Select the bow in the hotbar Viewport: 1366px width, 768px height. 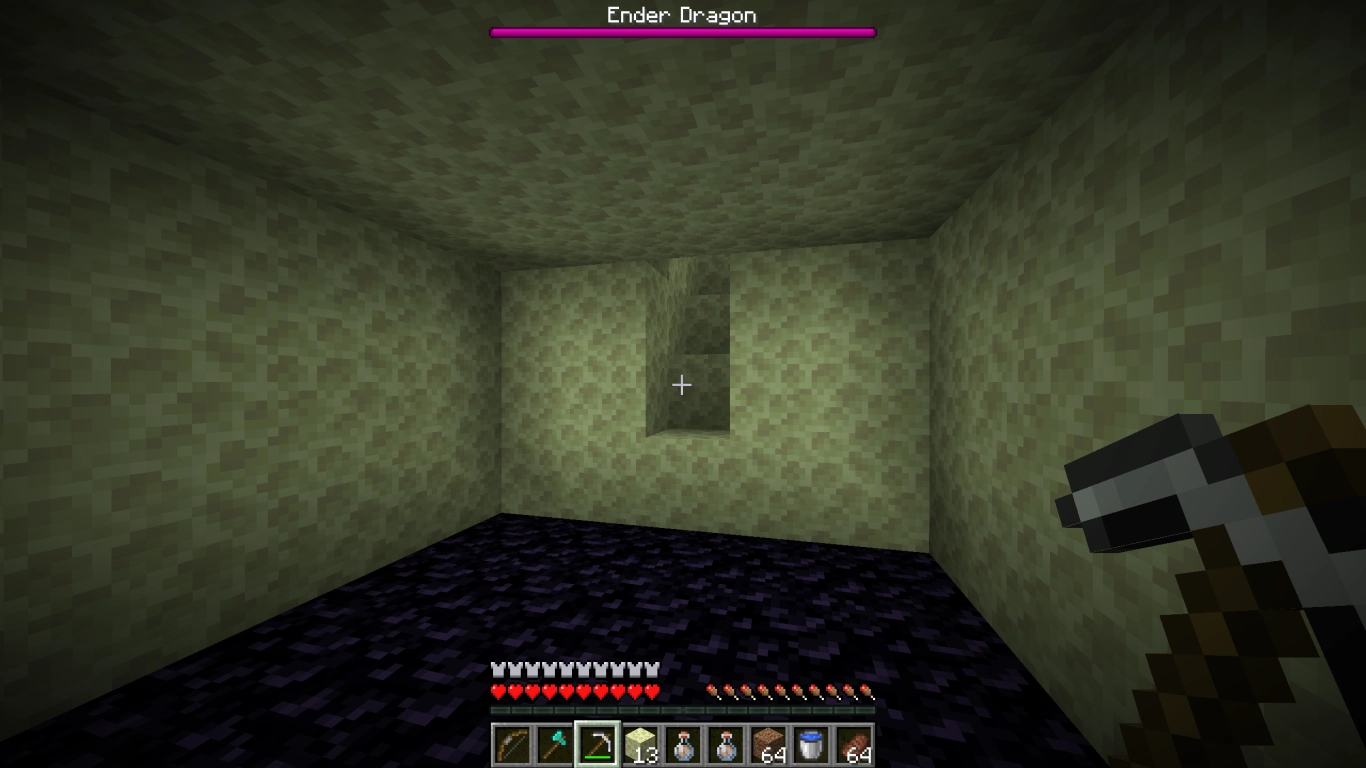511,742
